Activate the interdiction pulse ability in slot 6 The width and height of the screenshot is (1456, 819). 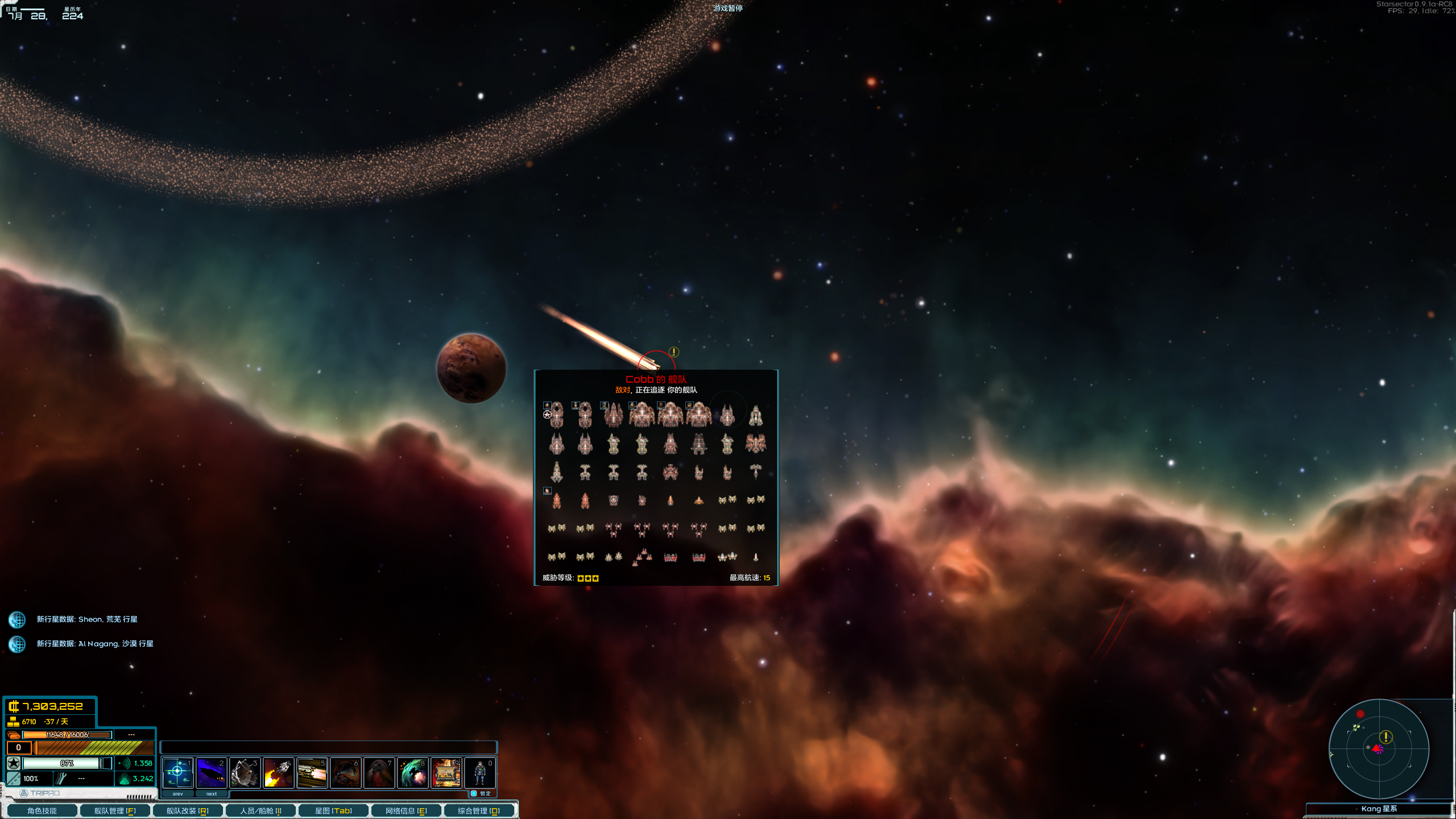click(x=346, y=772)
